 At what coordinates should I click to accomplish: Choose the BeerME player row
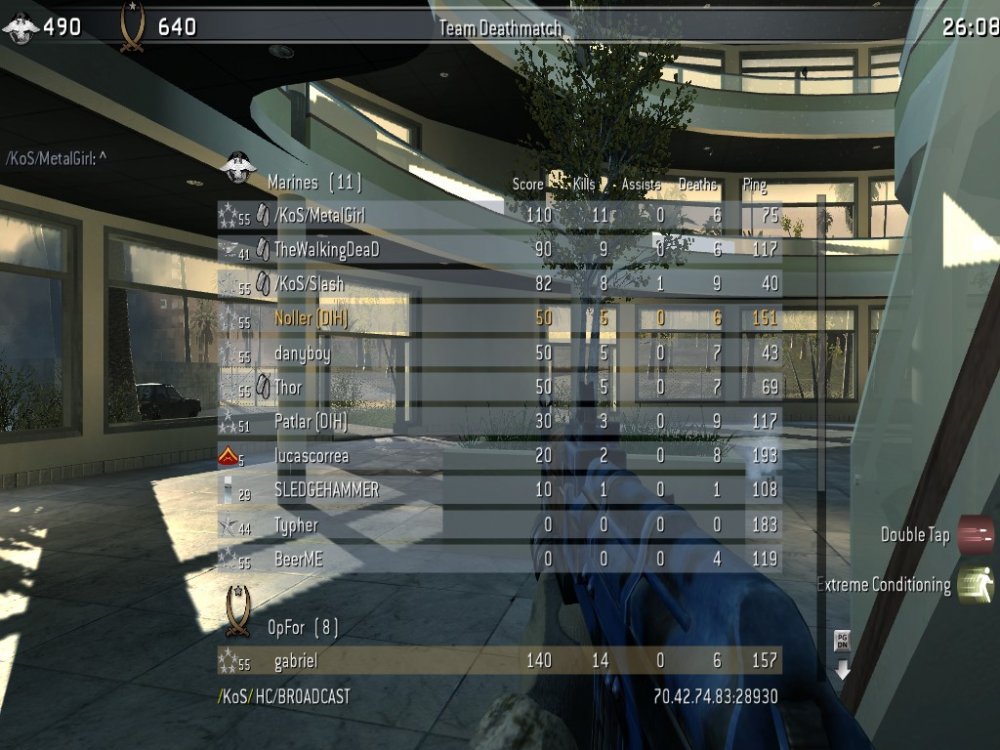click(500, 560)
